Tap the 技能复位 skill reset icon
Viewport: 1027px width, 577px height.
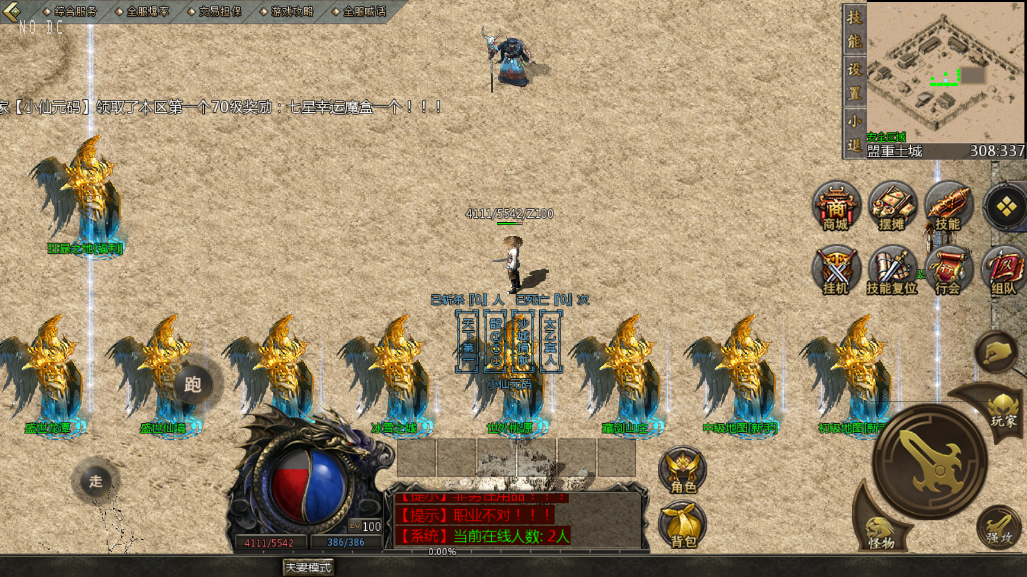[892, 270]
